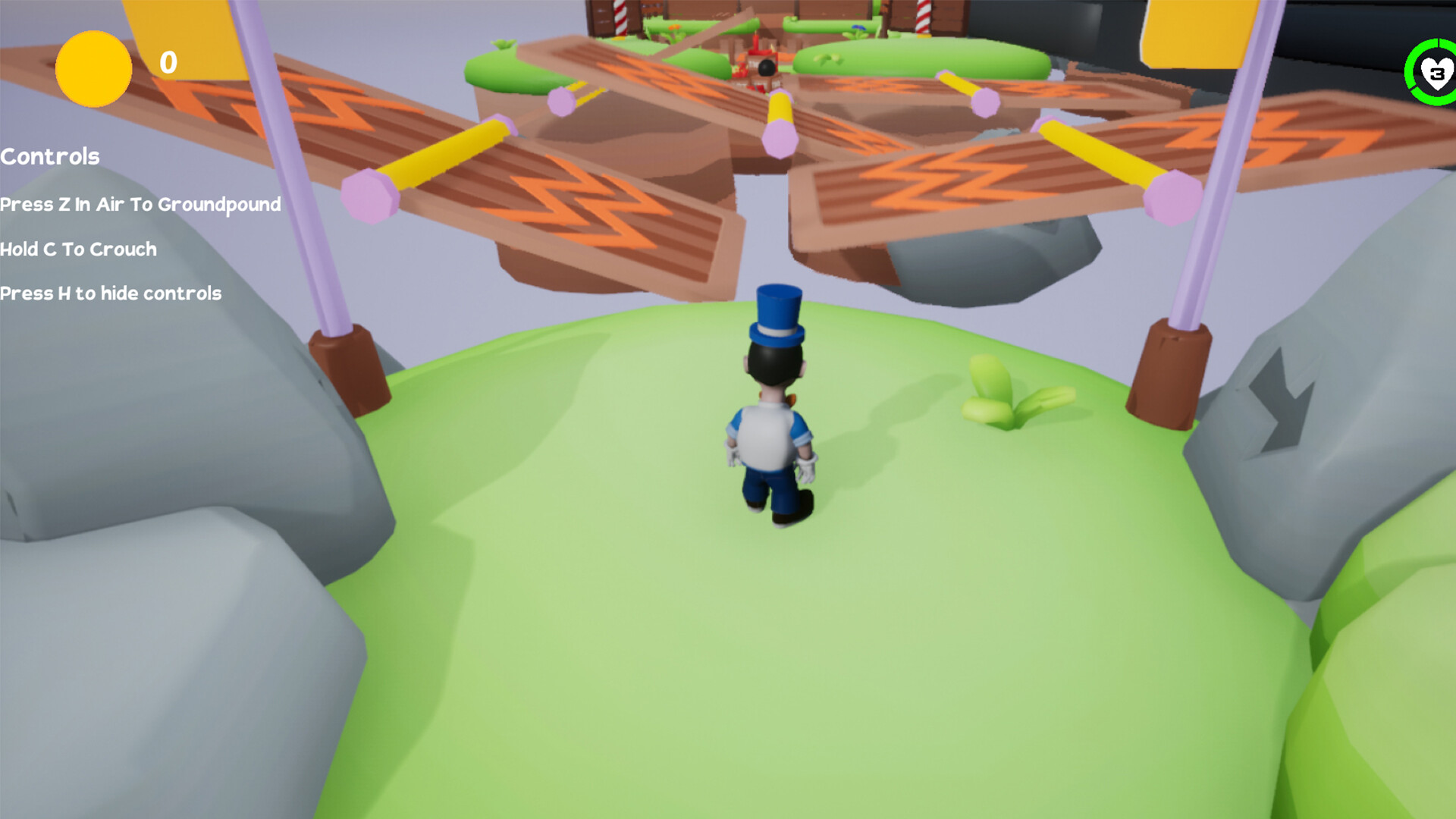Toggle the crouch hint Hold C To Crouch

tap(78, 249)
